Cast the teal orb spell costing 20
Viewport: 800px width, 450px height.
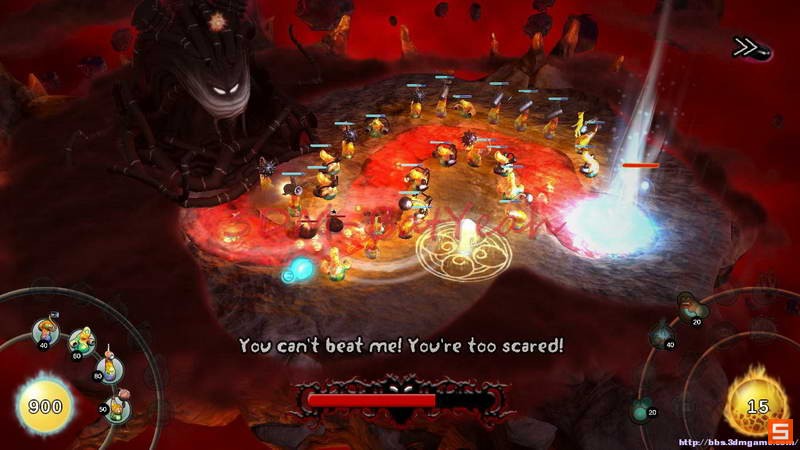[x=642, y=408]
